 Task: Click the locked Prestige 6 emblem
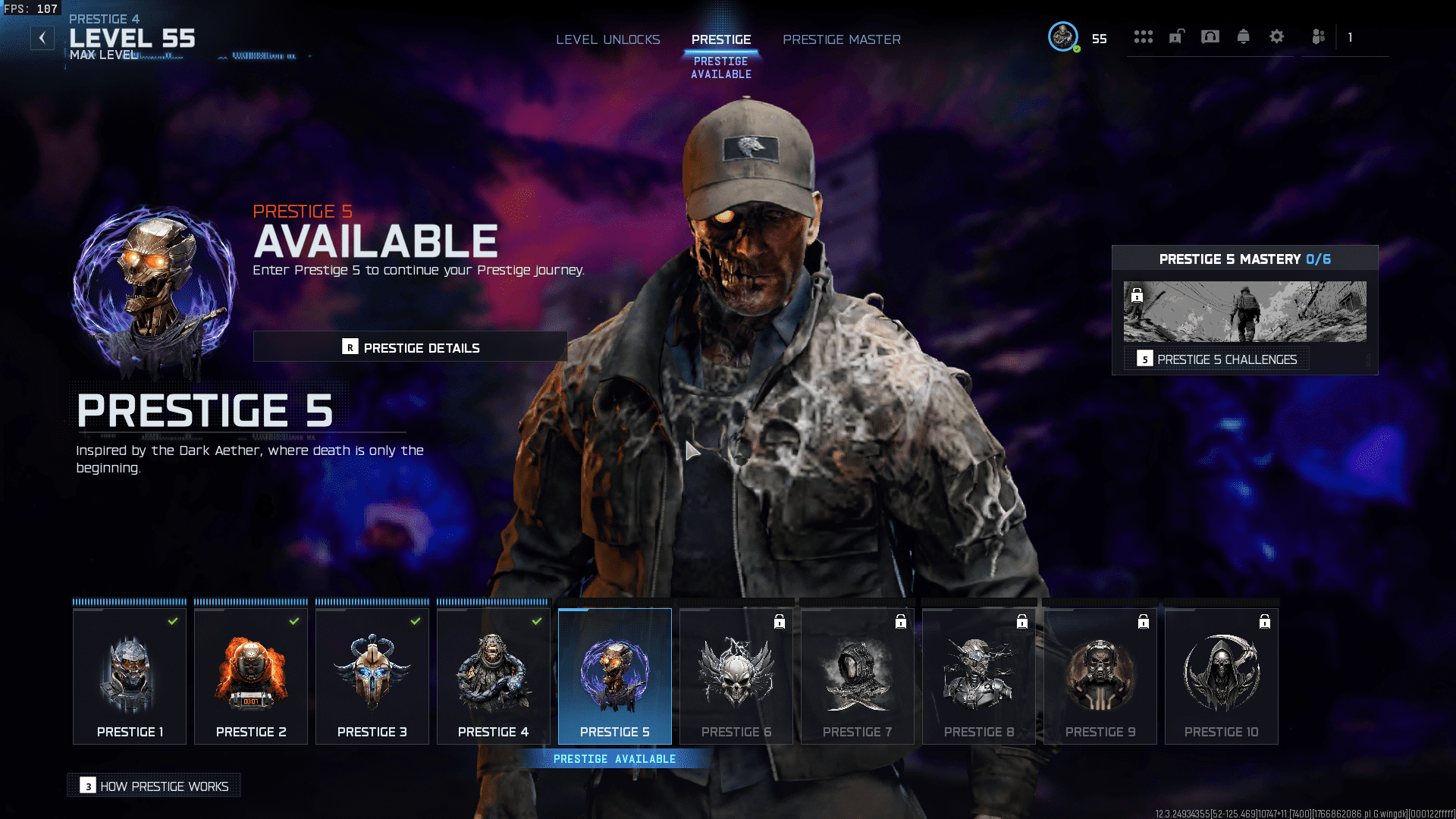(736, 675)
